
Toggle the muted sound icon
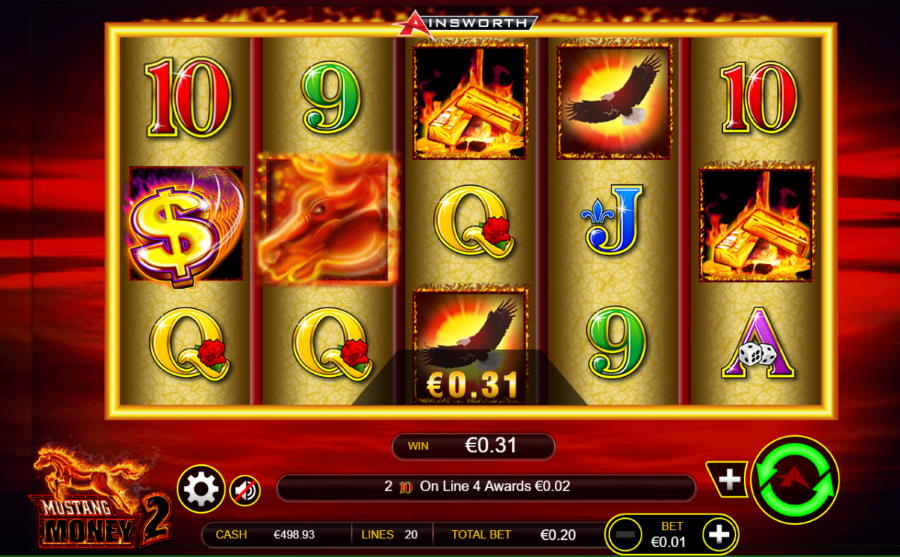[x=245, y=489]
